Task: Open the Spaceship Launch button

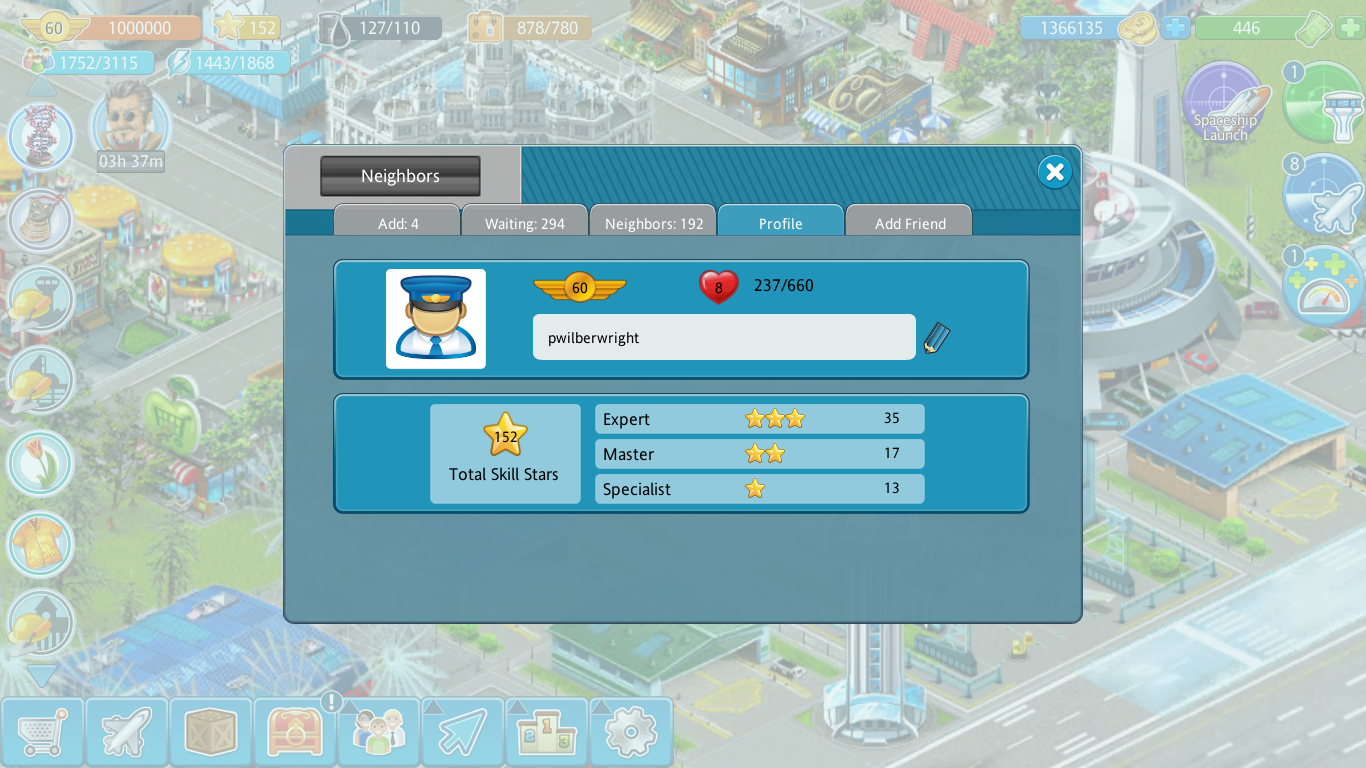Action: (x=1225, y=104)
